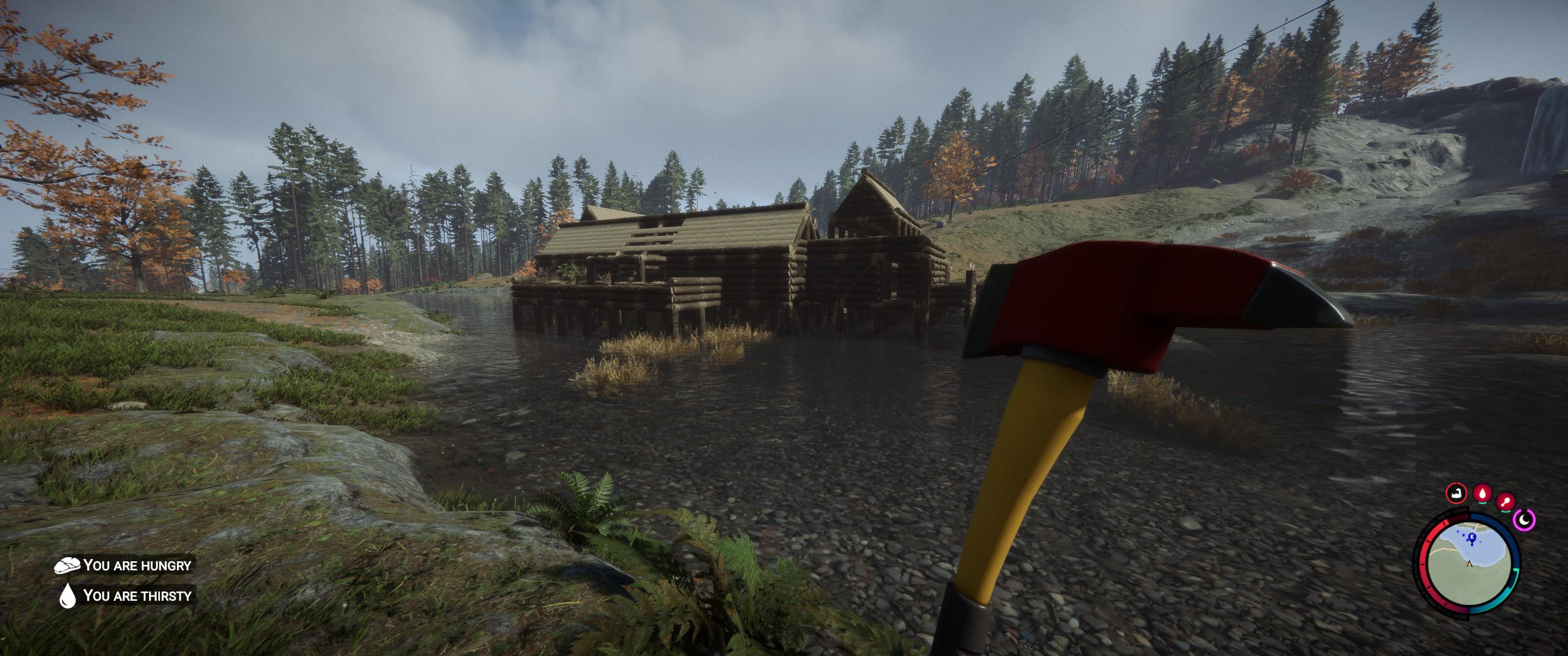The image size is (1568, 656).
Task: Toggle the green bar under the droplet icon
Action: [x=1483, y=503]
